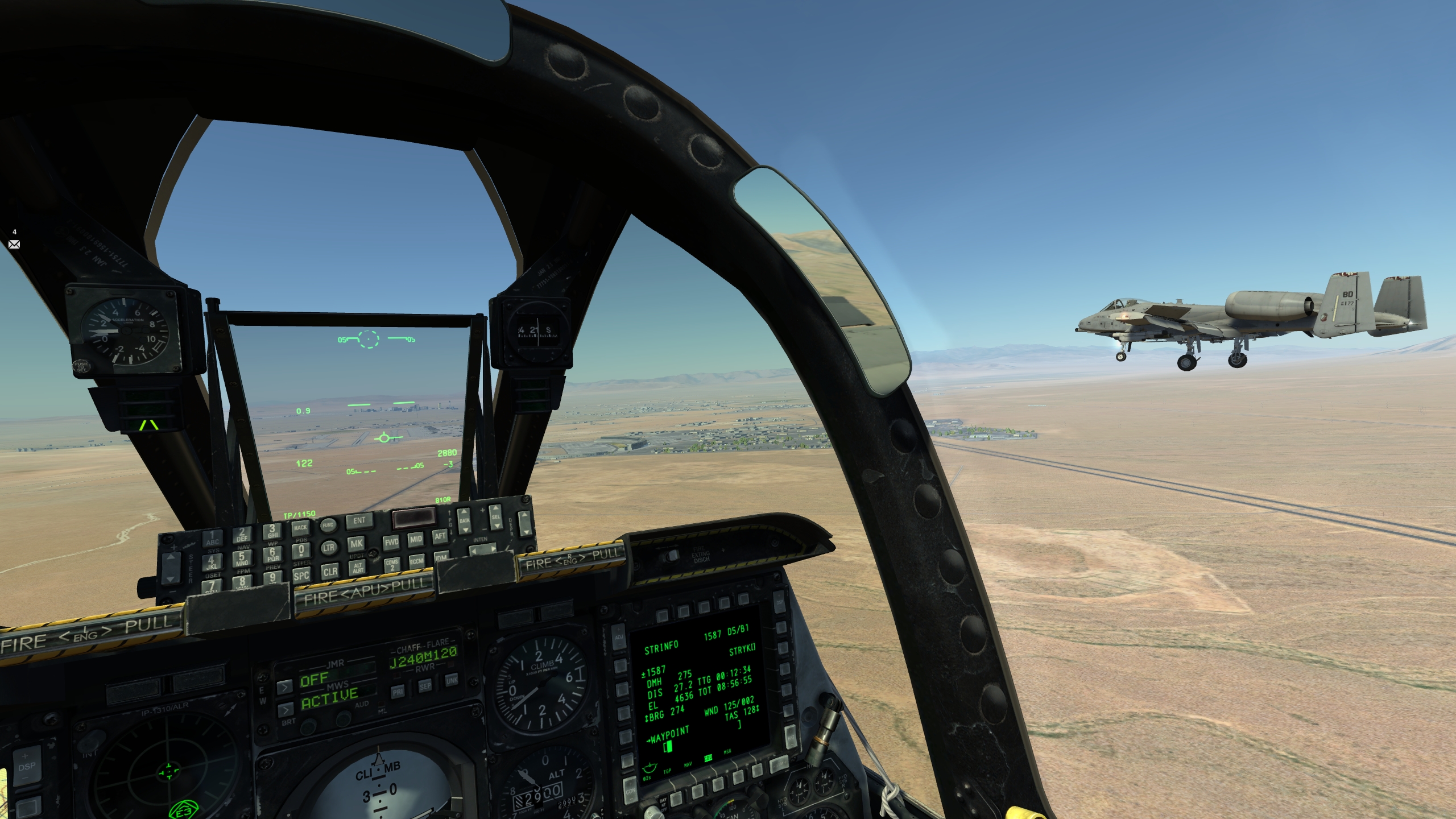Clear entry with the CLR key

(330, 572)
